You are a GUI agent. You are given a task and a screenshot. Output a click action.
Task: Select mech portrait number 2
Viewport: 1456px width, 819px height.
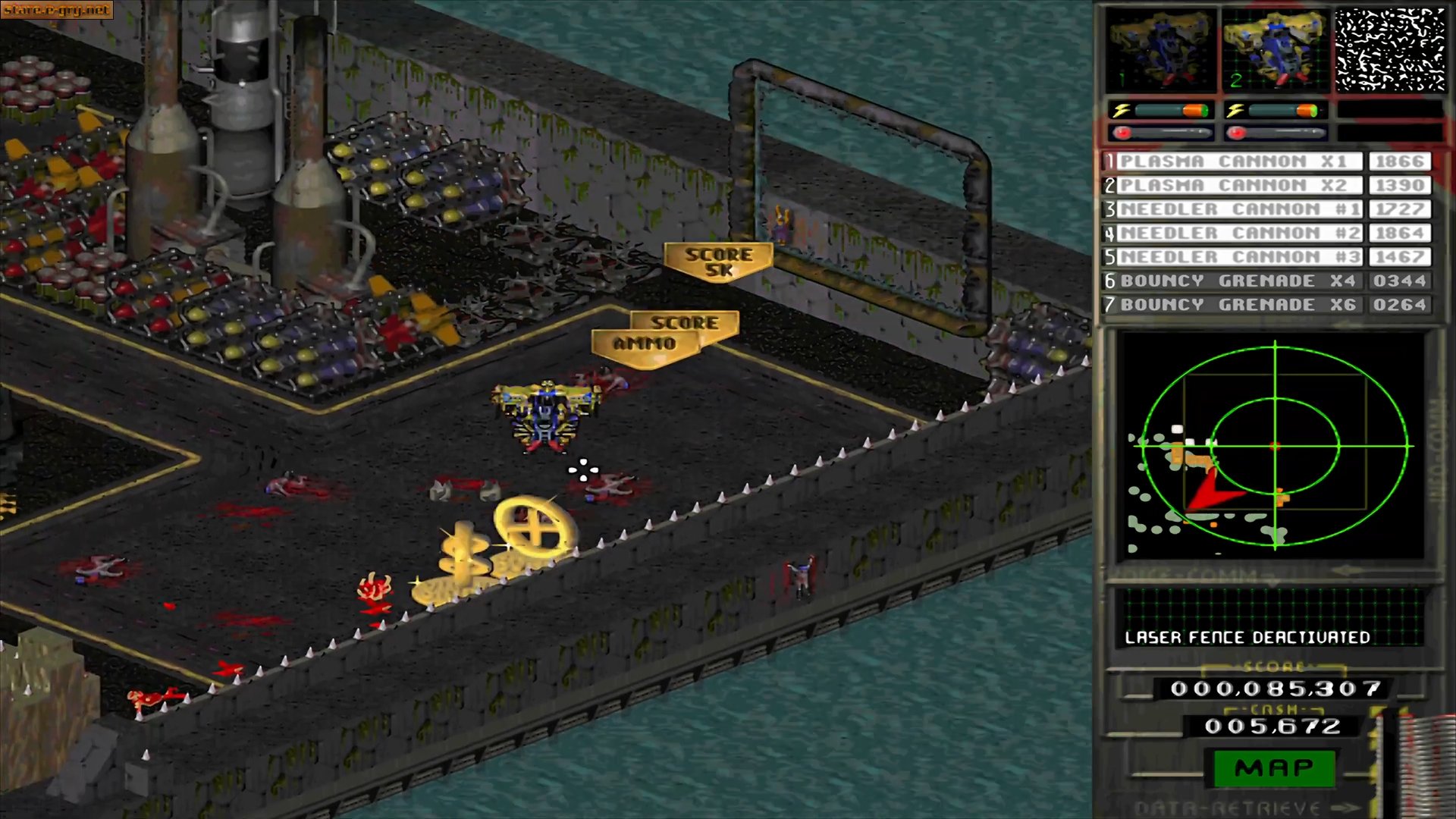pyautogui.click(x=1276, y=50)
